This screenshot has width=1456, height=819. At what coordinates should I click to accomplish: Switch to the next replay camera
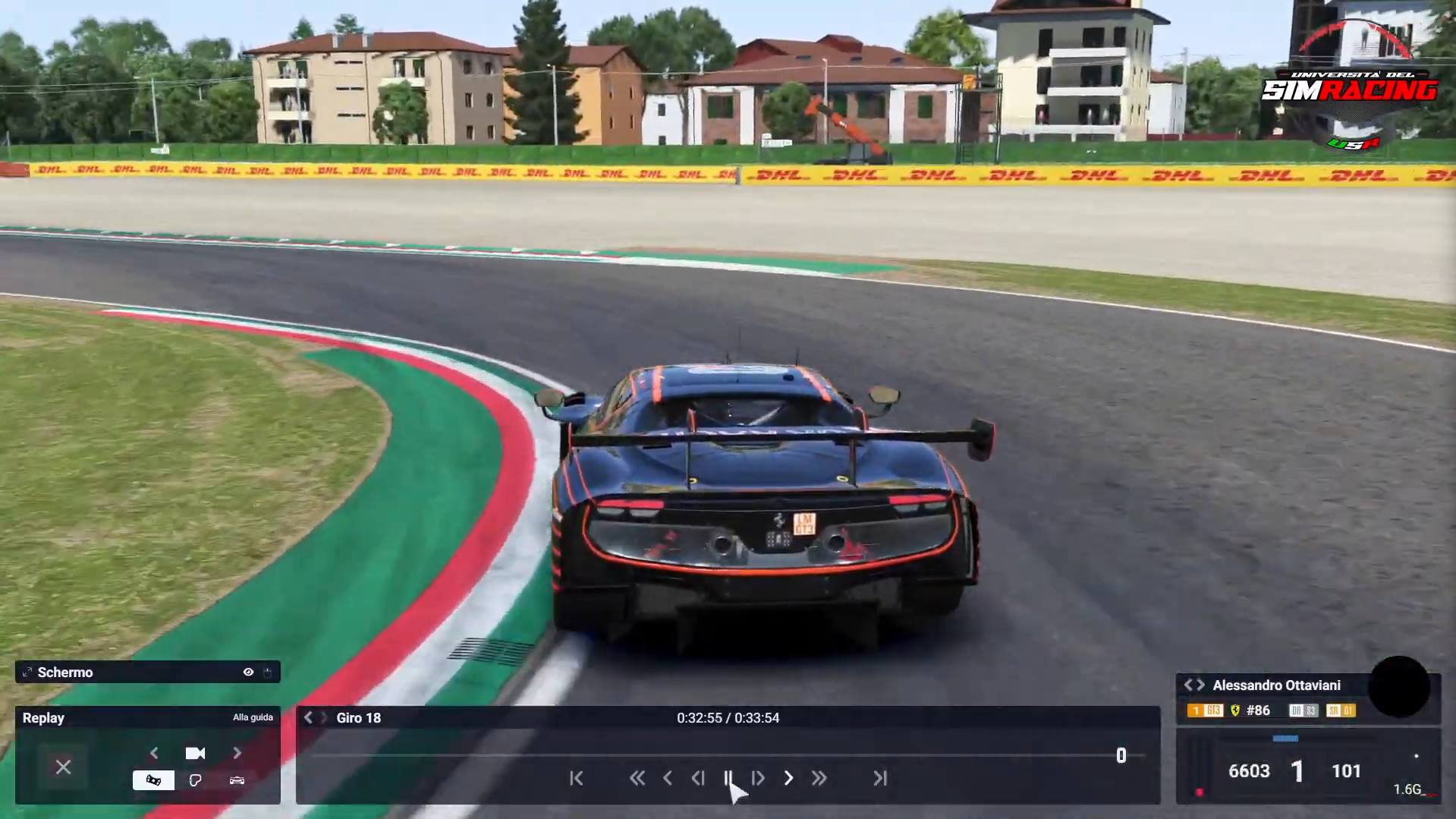[x=237, y=753]
